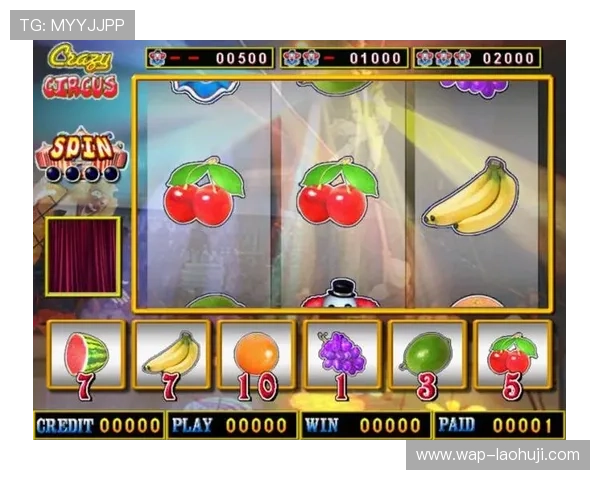Select the watermelon bet tile
The image size is (600, 480).
tap(86, 355)
